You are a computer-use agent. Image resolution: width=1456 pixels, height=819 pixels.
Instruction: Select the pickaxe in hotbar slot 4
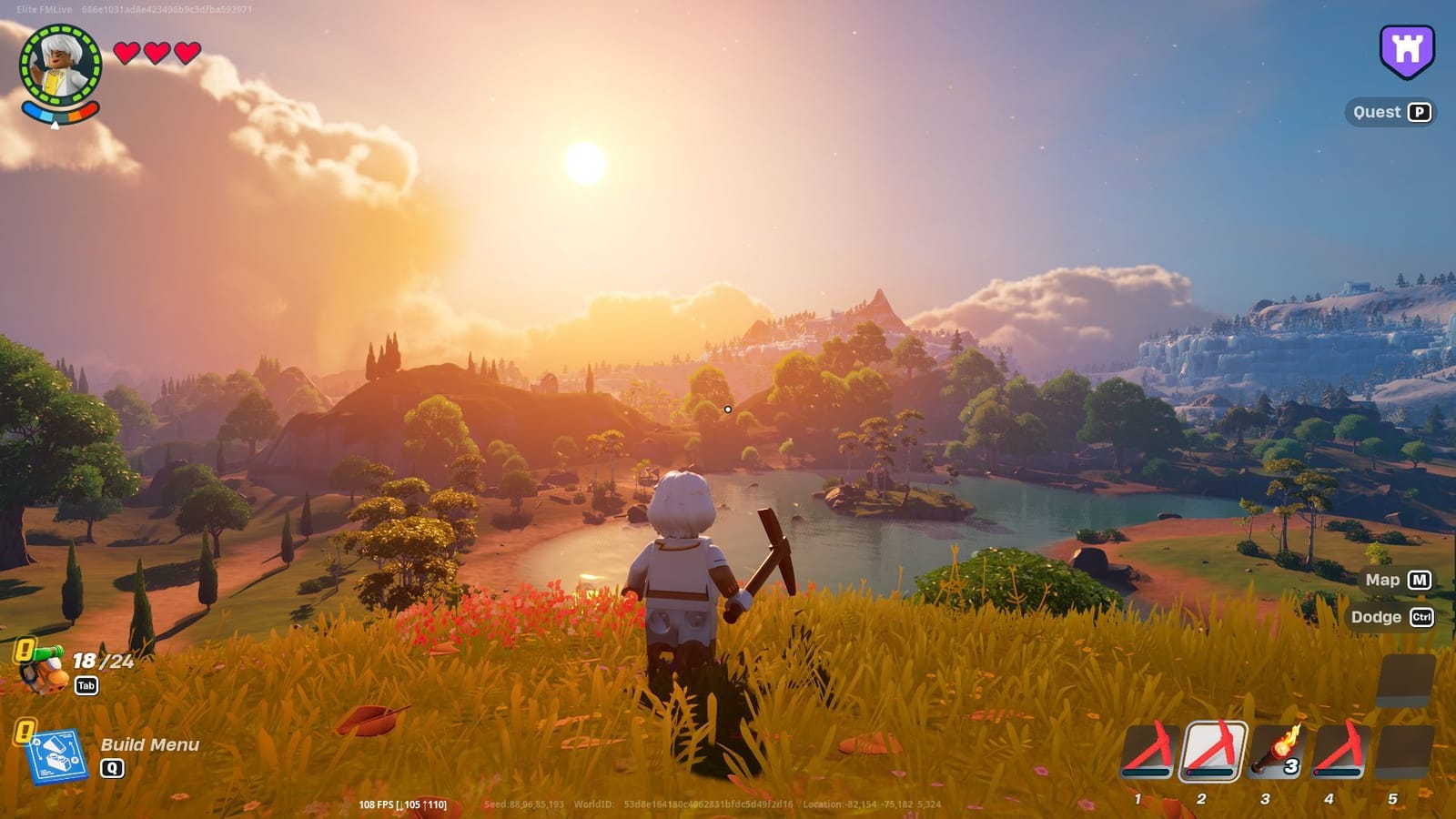tap(1340, 751)
